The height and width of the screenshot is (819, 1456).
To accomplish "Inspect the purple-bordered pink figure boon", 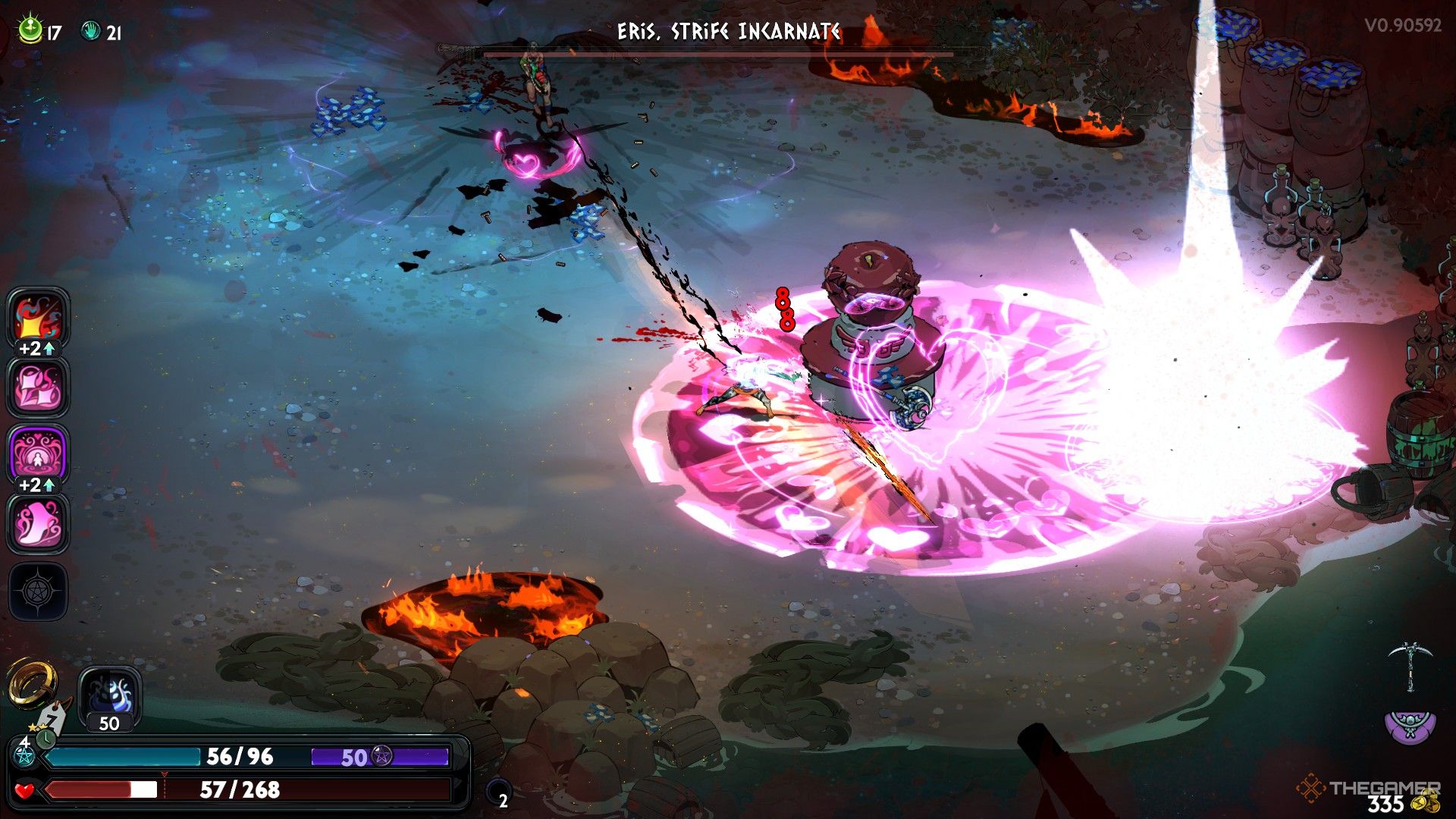I will pyautogui.click(x=37, y=453).
